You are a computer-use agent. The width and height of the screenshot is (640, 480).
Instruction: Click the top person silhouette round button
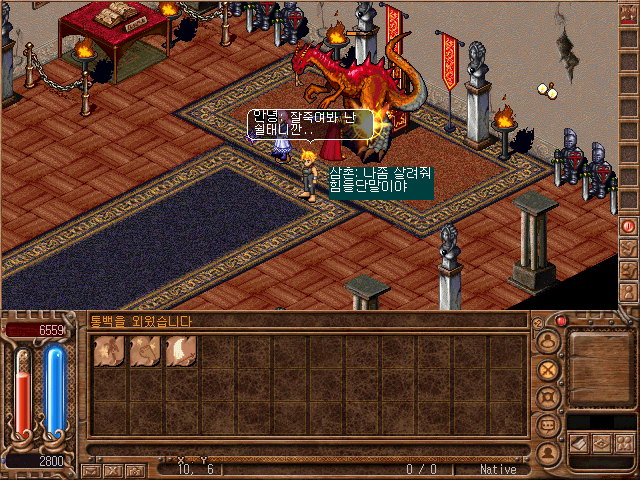[x=547, y=341]
